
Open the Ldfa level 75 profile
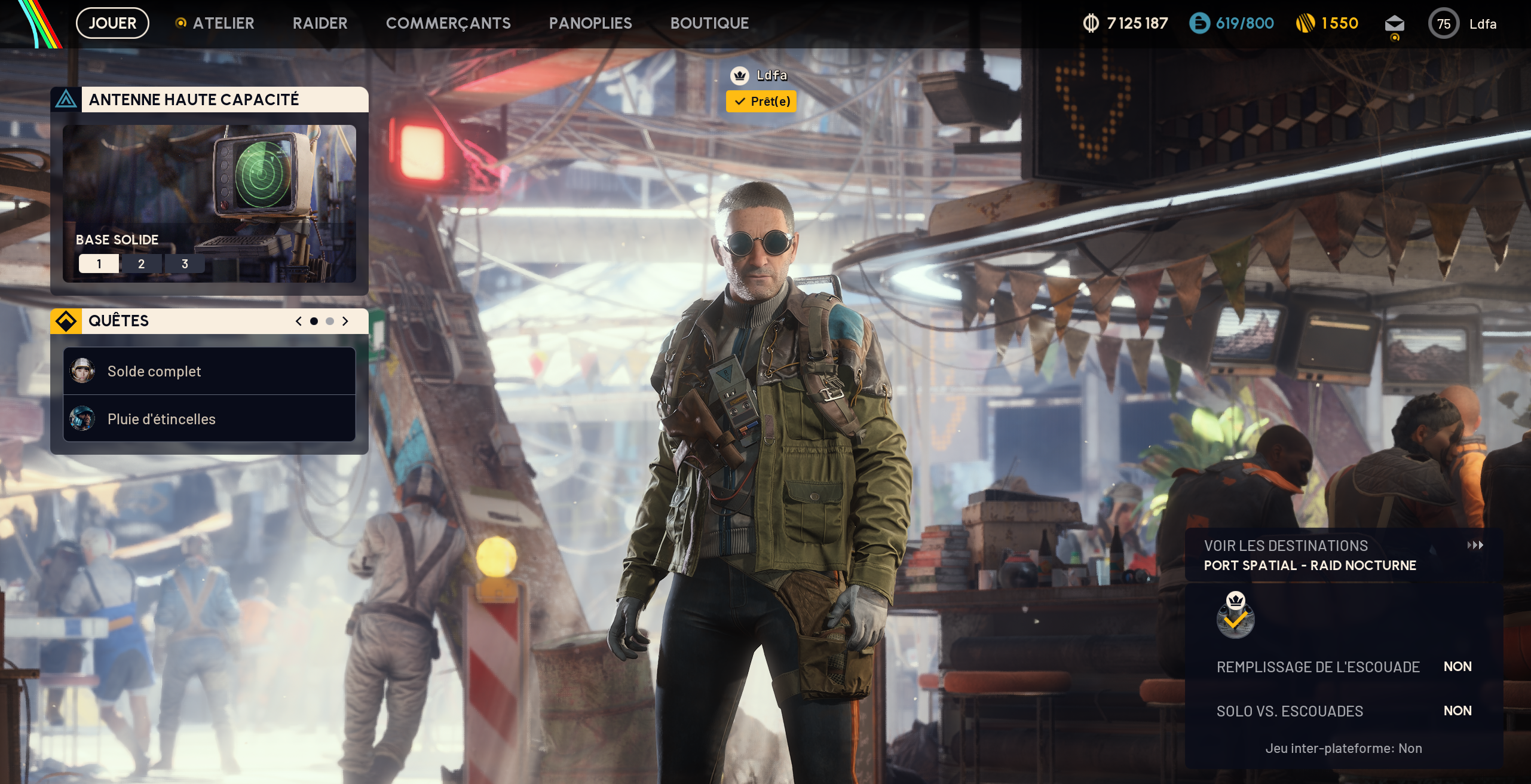[x=1462, y=24]
